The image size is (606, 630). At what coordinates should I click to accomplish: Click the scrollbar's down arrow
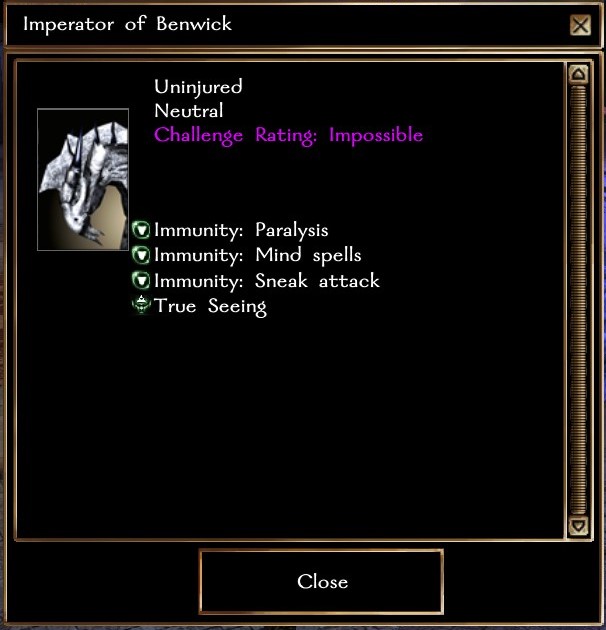click(577, 525)
